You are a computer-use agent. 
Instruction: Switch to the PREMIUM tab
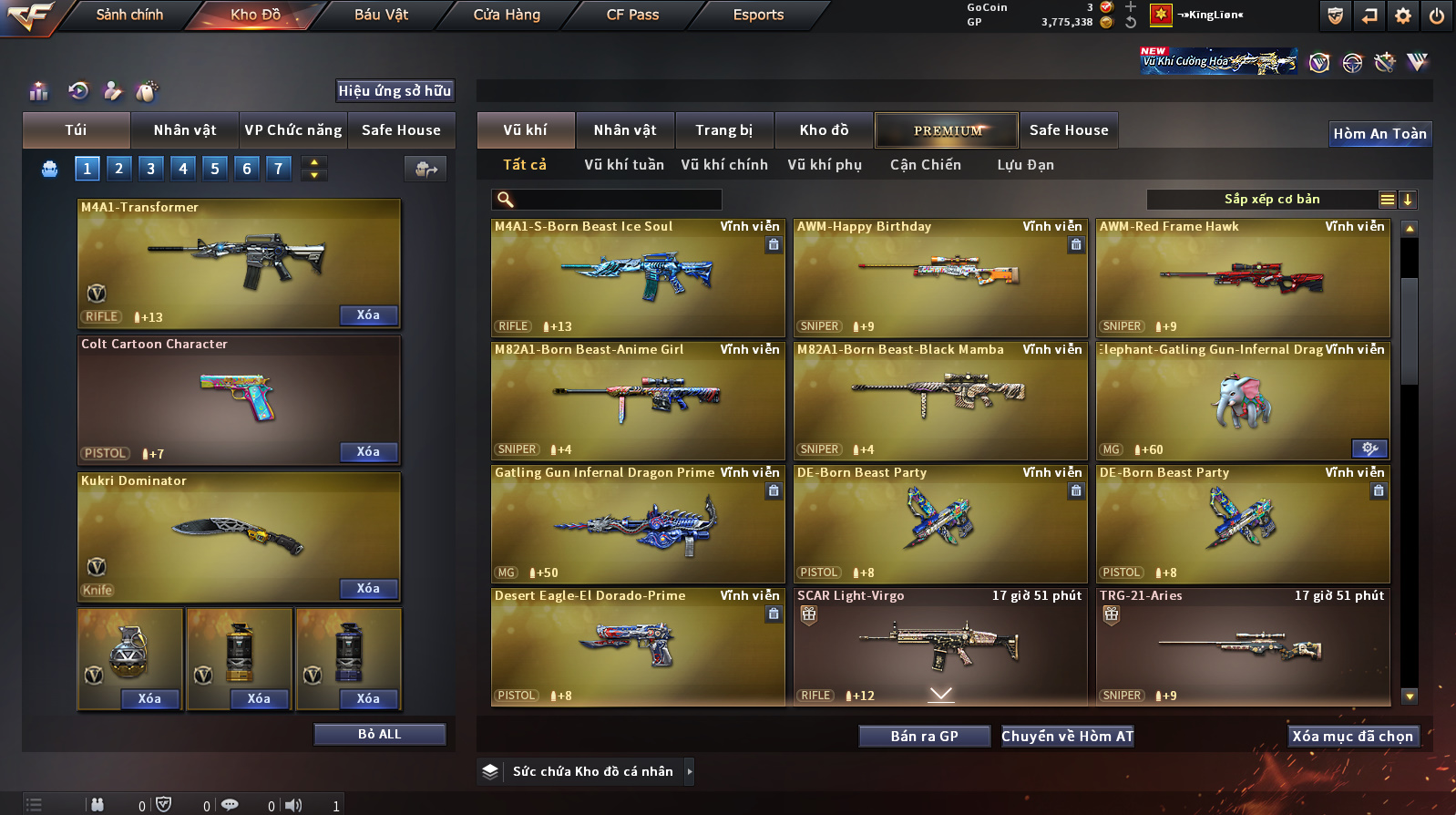948,130
